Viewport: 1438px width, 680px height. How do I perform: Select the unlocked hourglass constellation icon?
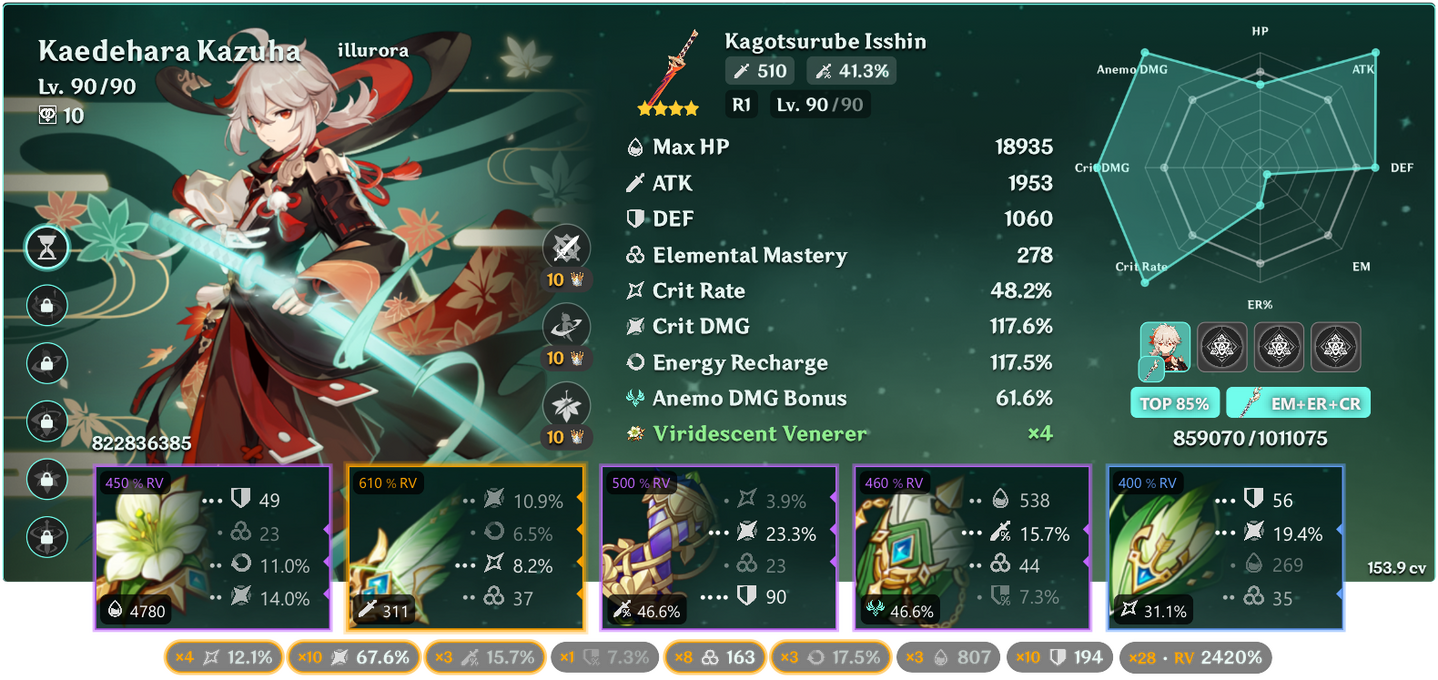click(47, 248)
